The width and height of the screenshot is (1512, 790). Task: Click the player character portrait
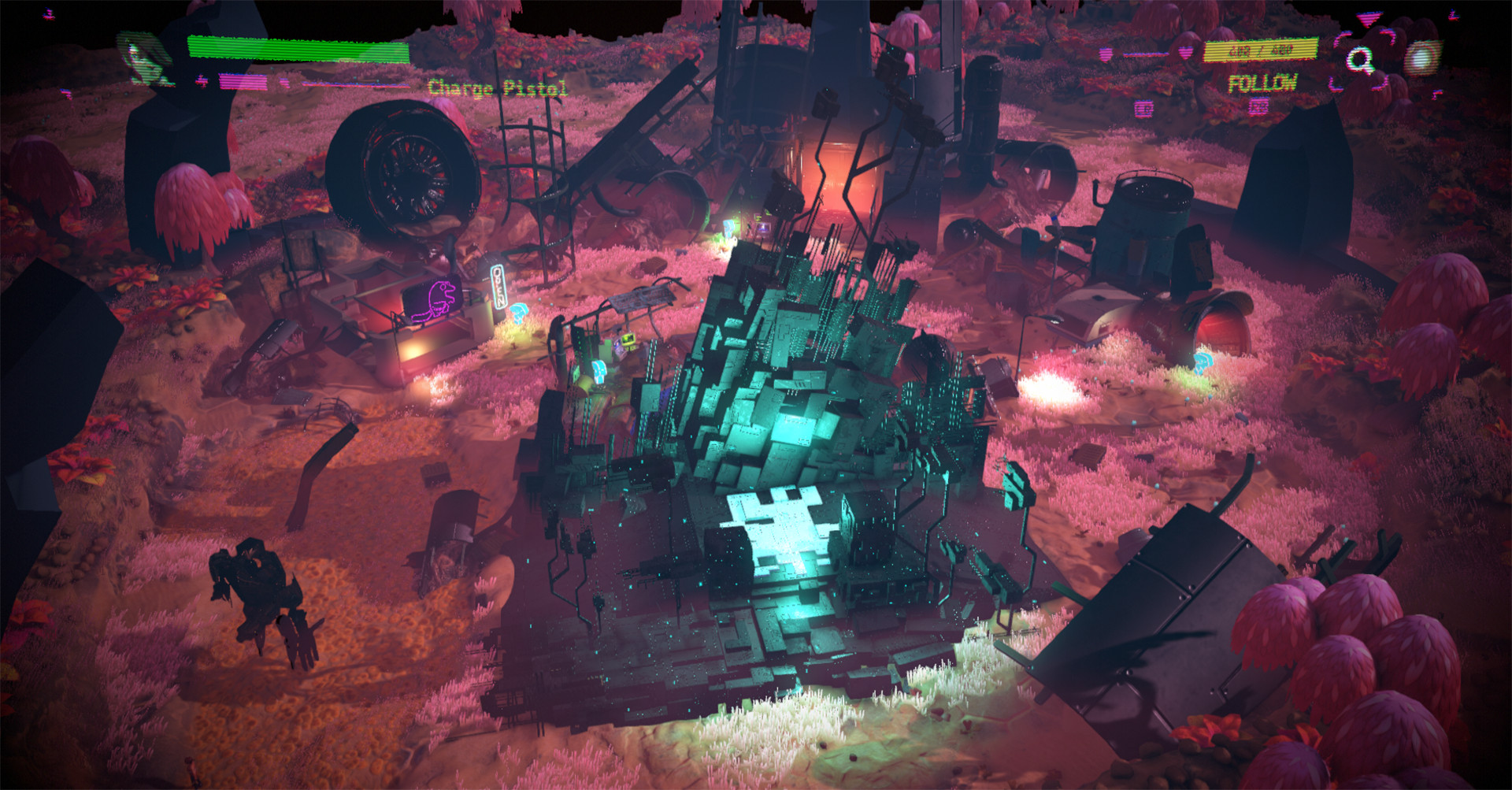(144, 57)
